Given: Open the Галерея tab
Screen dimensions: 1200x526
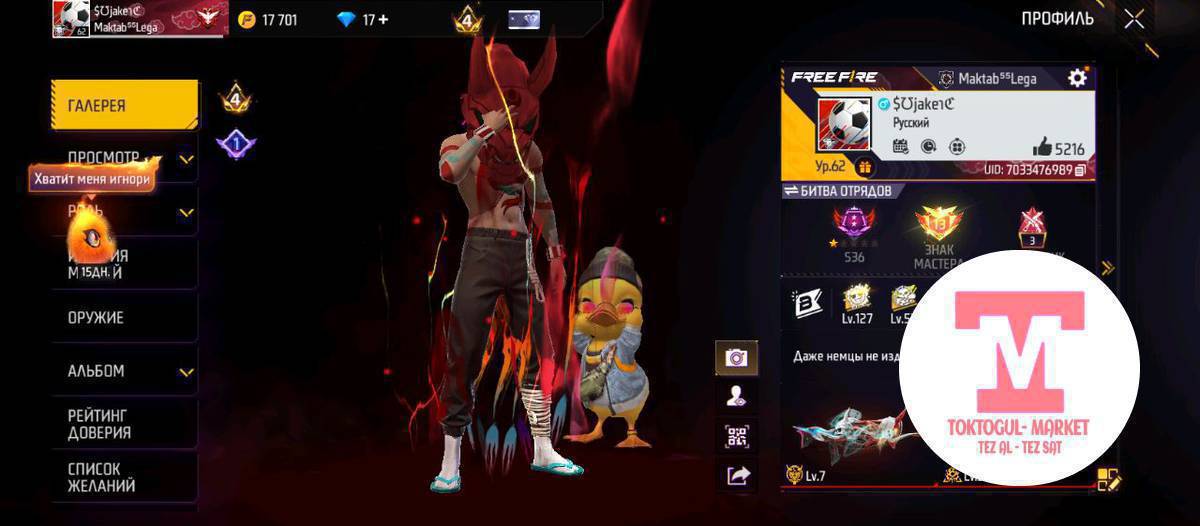Looking at the screenshot, I should (123, 105).
